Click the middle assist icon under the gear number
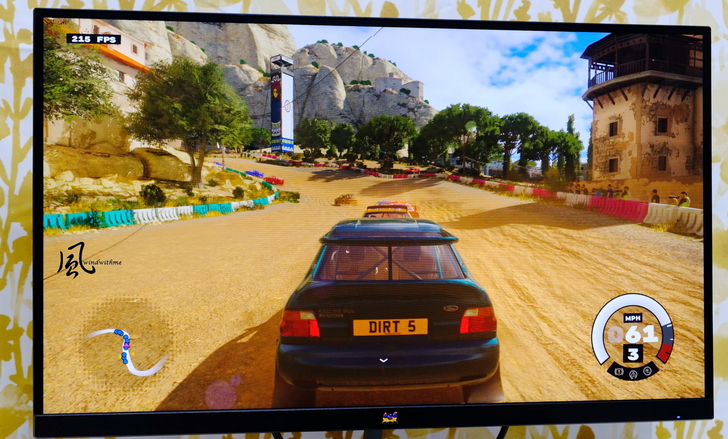 click(x=632, y=373)
